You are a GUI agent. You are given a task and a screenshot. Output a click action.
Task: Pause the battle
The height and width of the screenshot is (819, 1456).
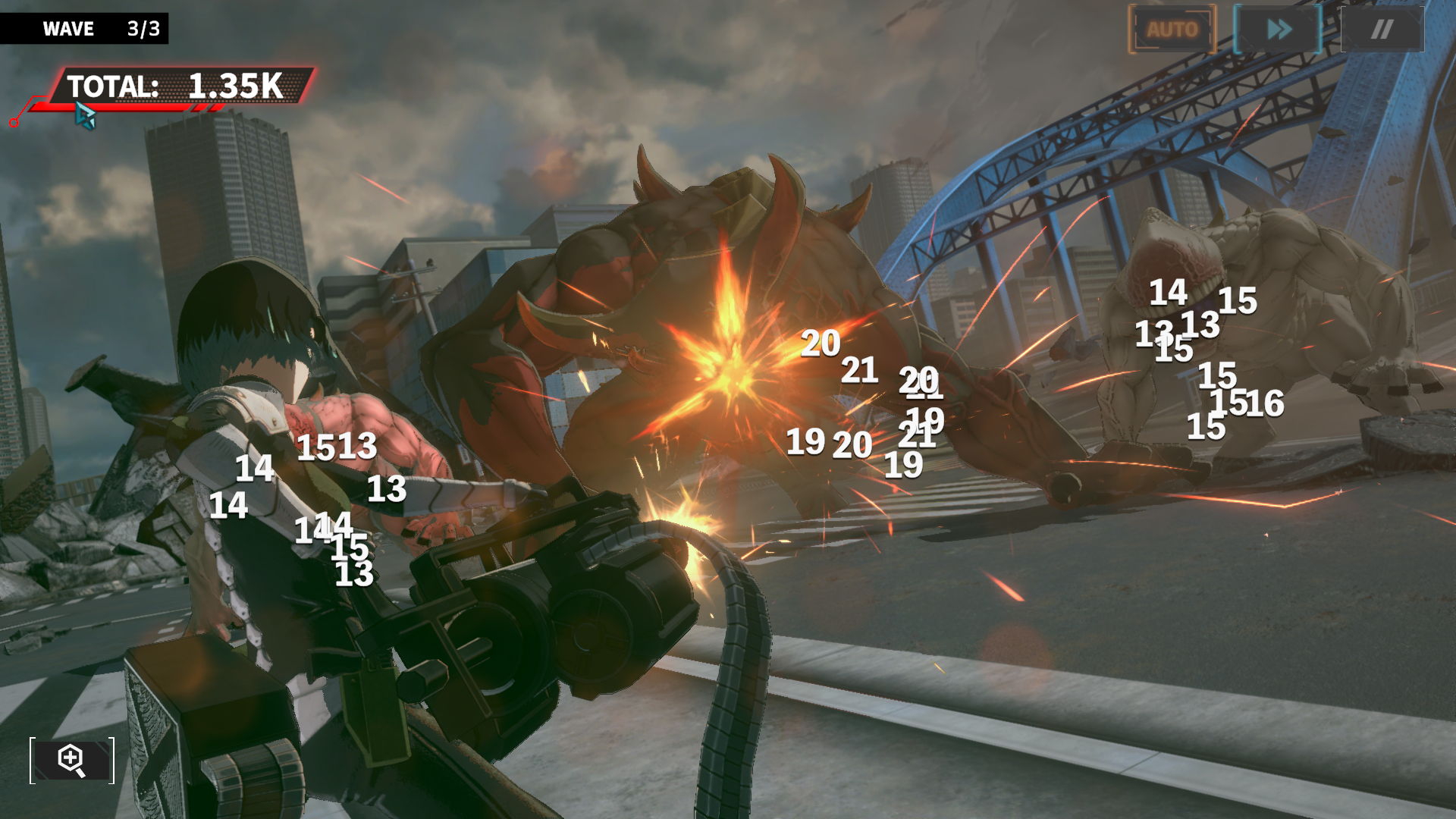(1382, 30)
